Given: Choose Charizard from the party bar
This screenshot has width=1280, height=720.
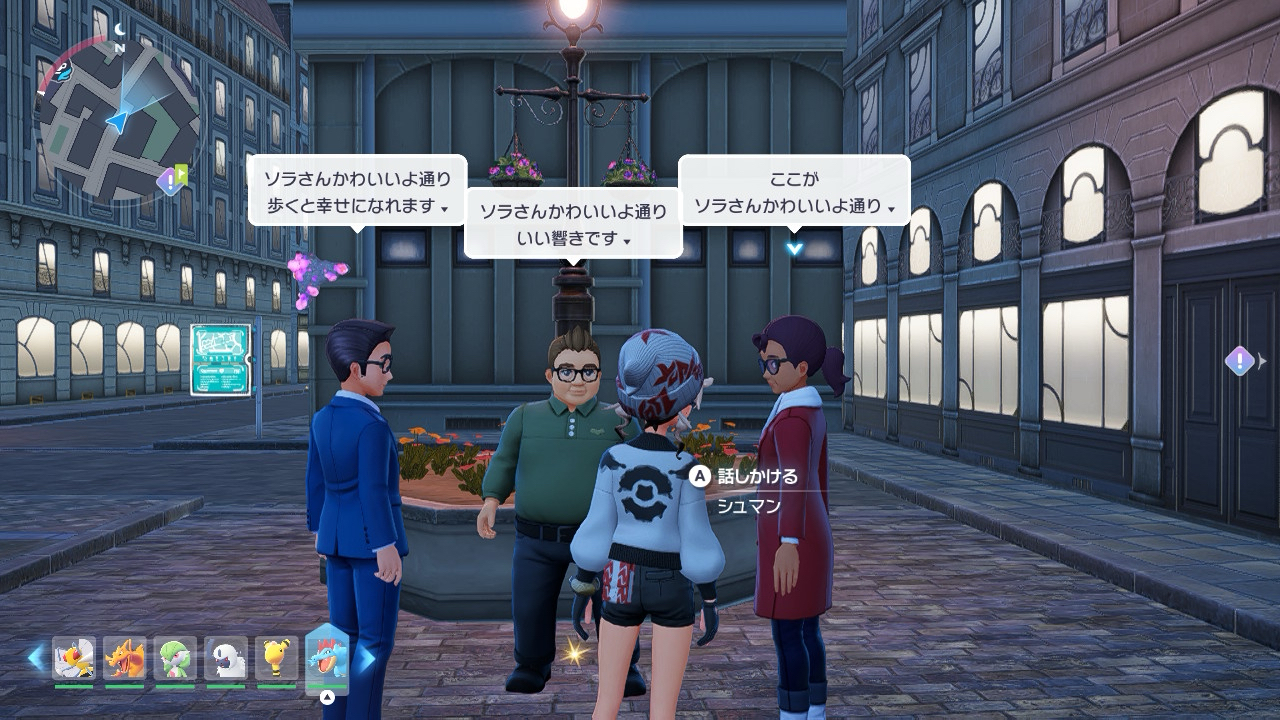Looking at the screenshot, I should [125, 658].
